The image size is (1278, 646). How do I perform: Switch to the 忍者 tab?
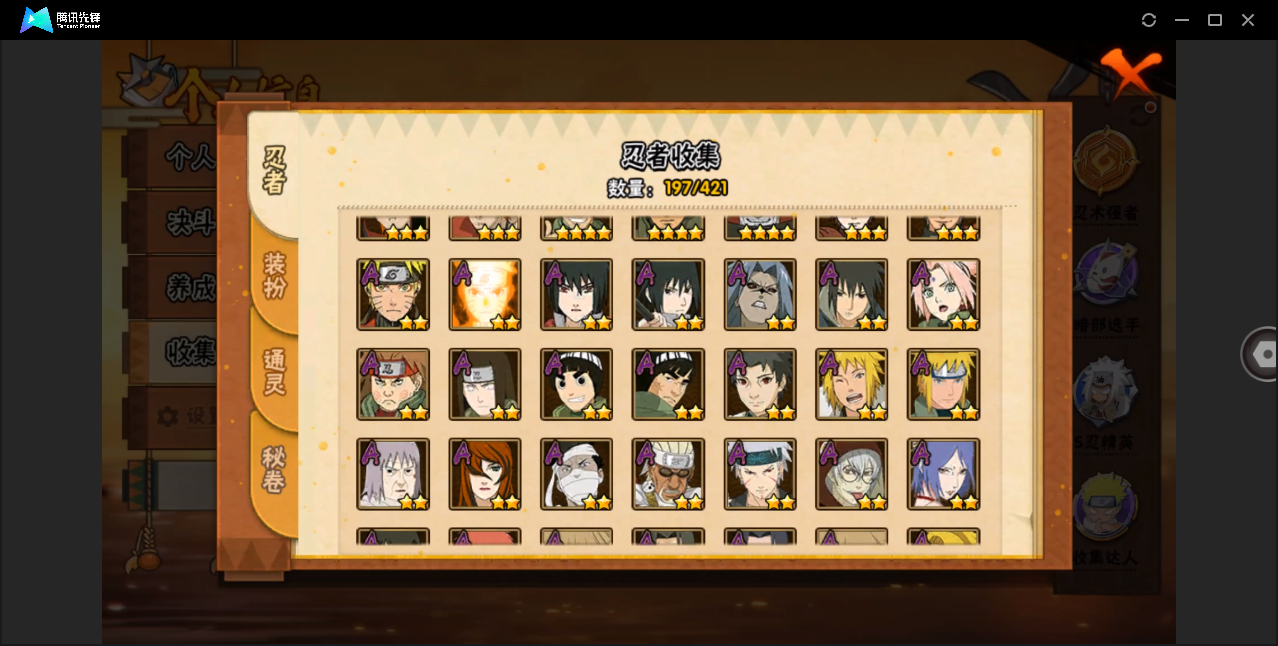(x=275, y=171)
